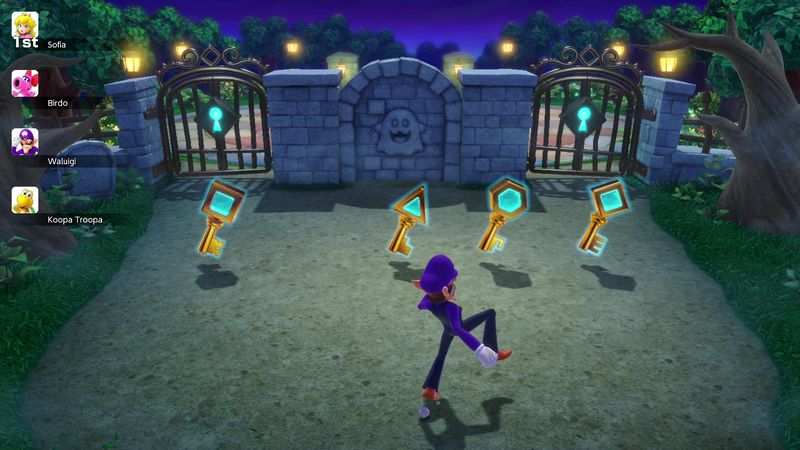Choose Koopa Troopa's player portrait
Screen dimensions: 800x450
pos(25,200)
